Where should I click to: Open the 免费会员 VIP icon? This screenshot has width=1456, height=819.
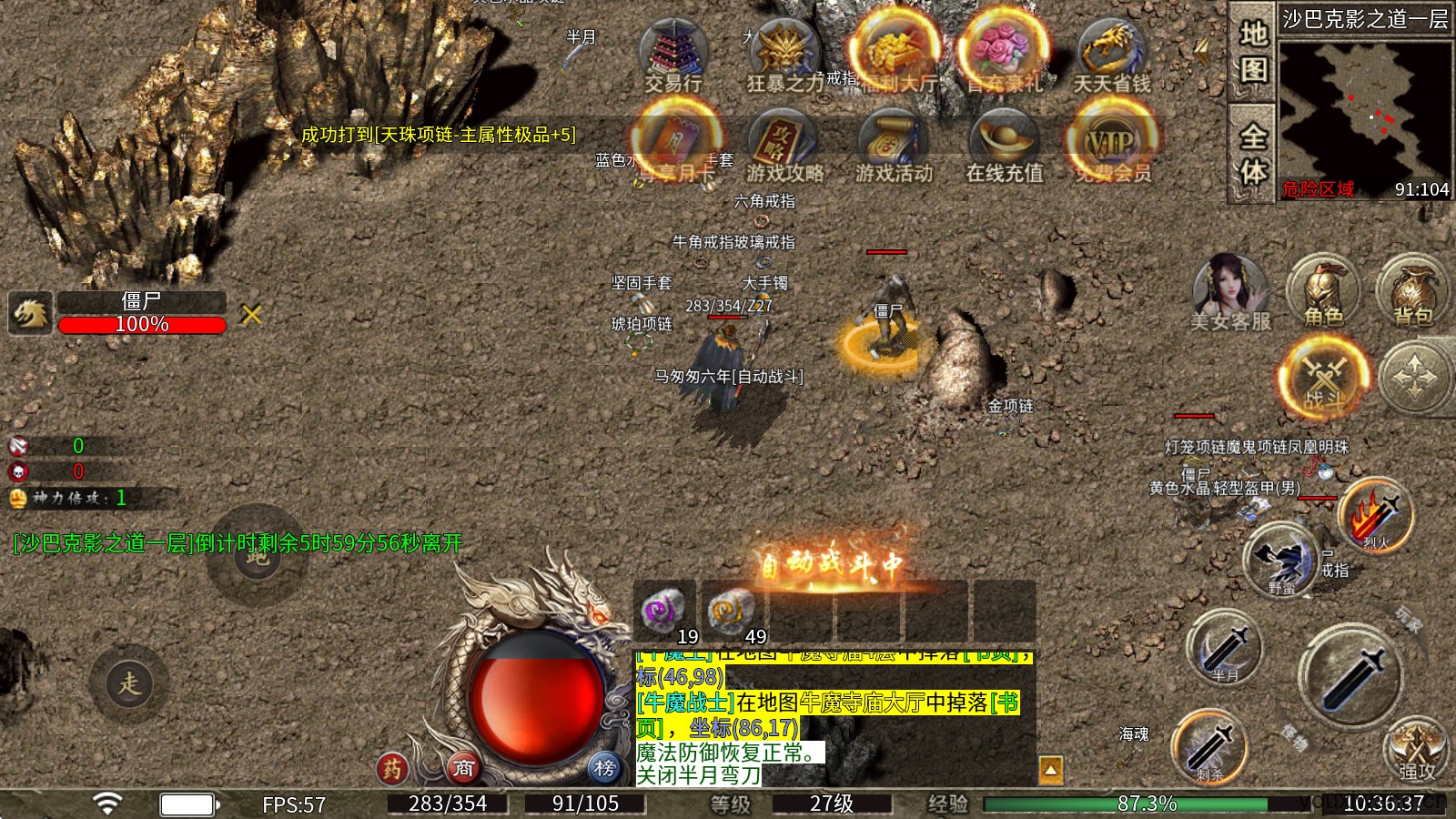tap(1112, 144)
